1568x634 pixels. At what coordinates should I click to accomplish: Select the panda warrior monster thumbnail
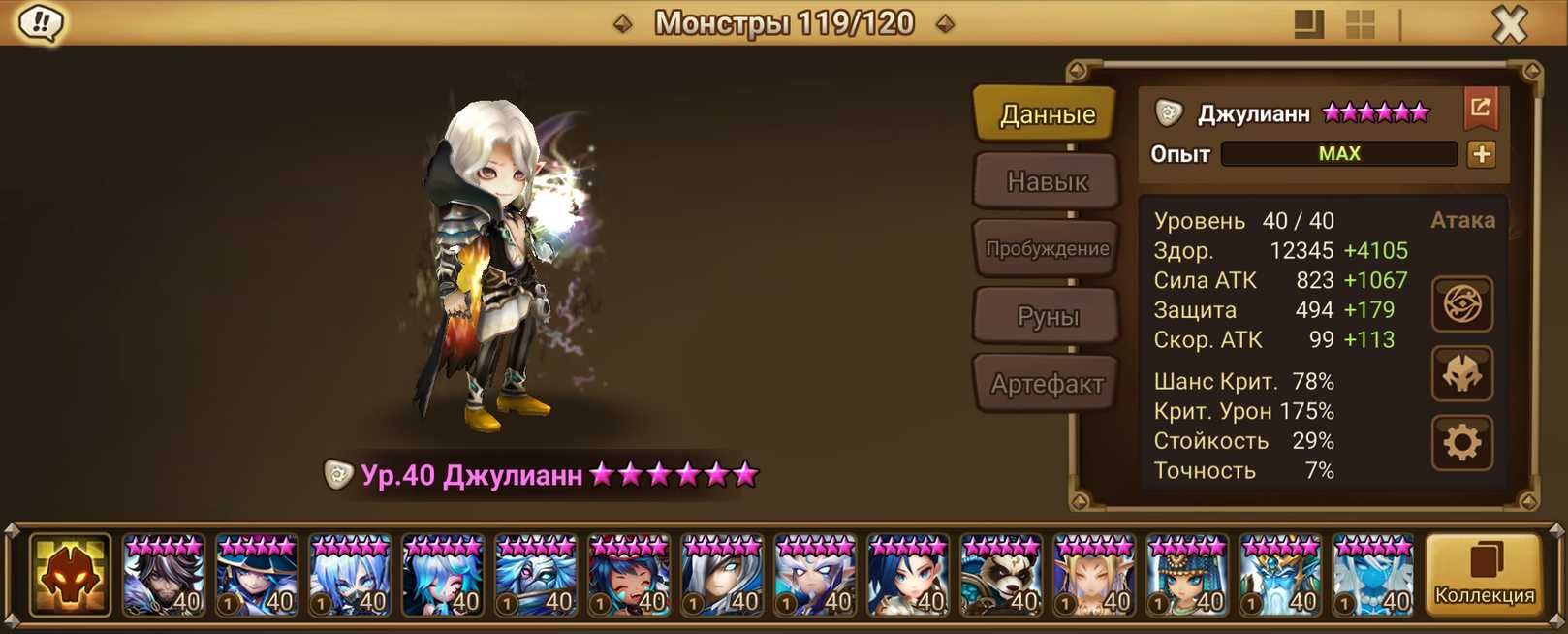[x=1001, y=576]
